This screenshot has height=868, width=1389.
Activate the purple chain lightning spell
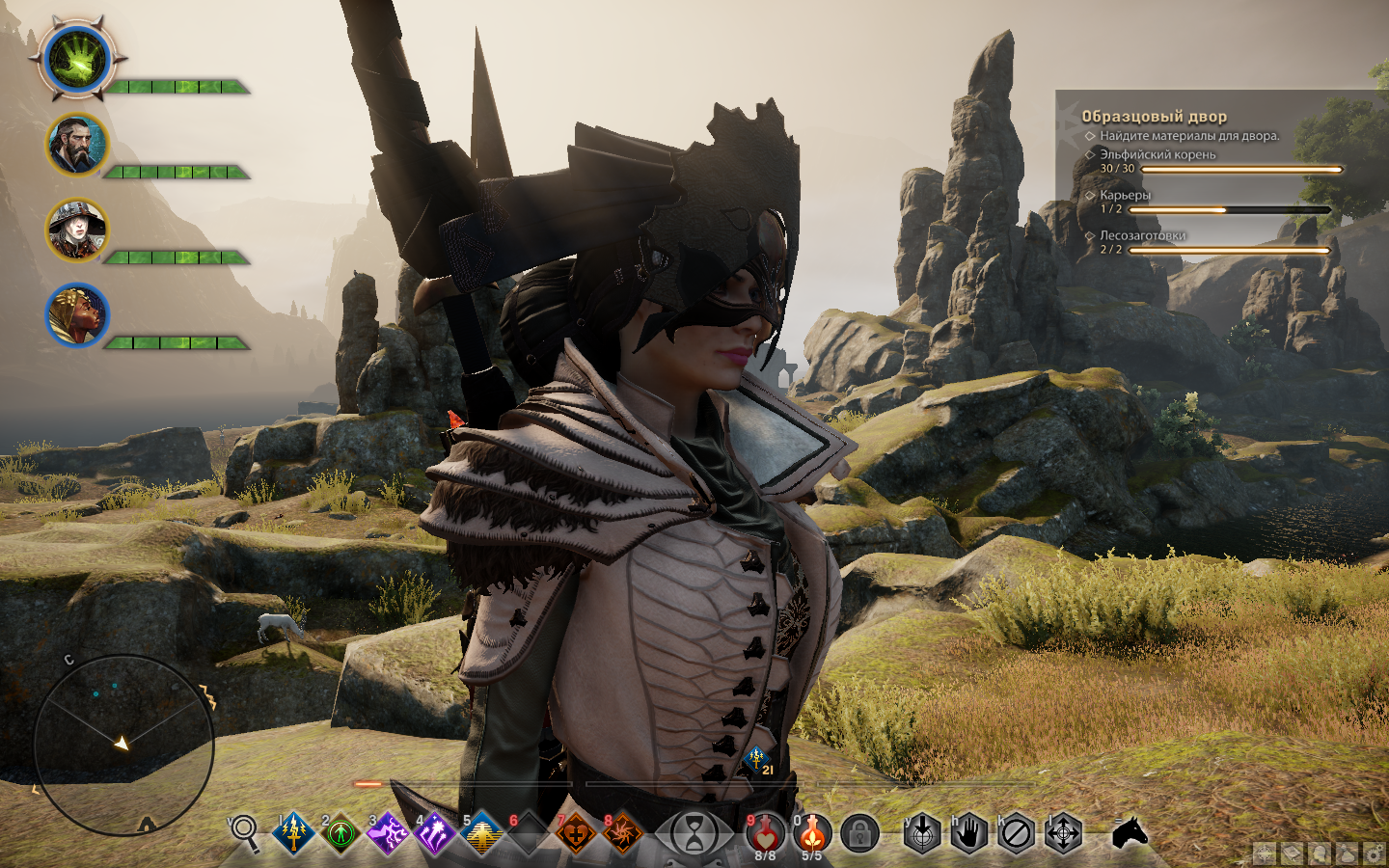tap(387, 832)
